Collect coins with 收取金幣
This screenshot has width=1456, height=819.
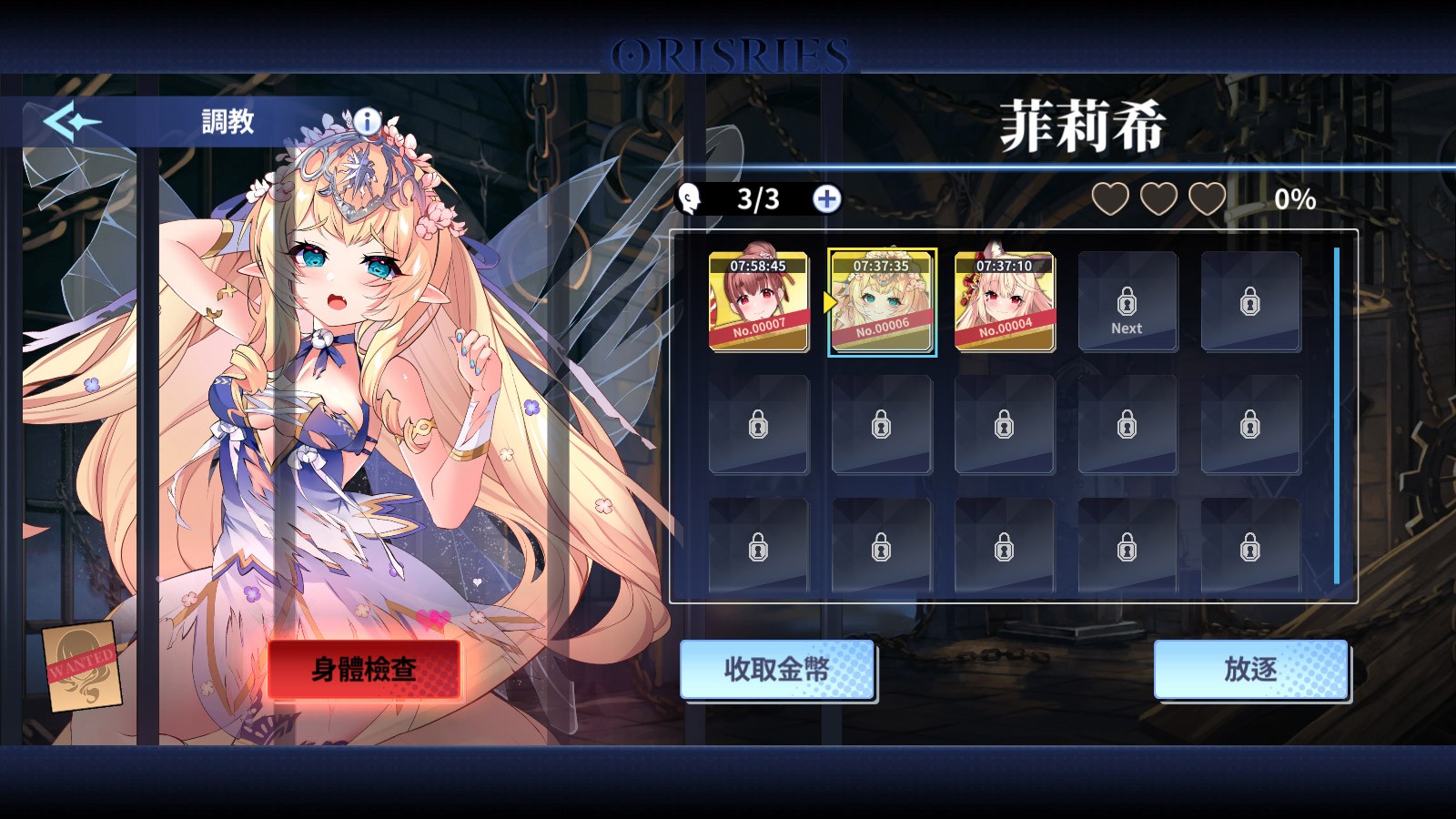tap(776, 670)
